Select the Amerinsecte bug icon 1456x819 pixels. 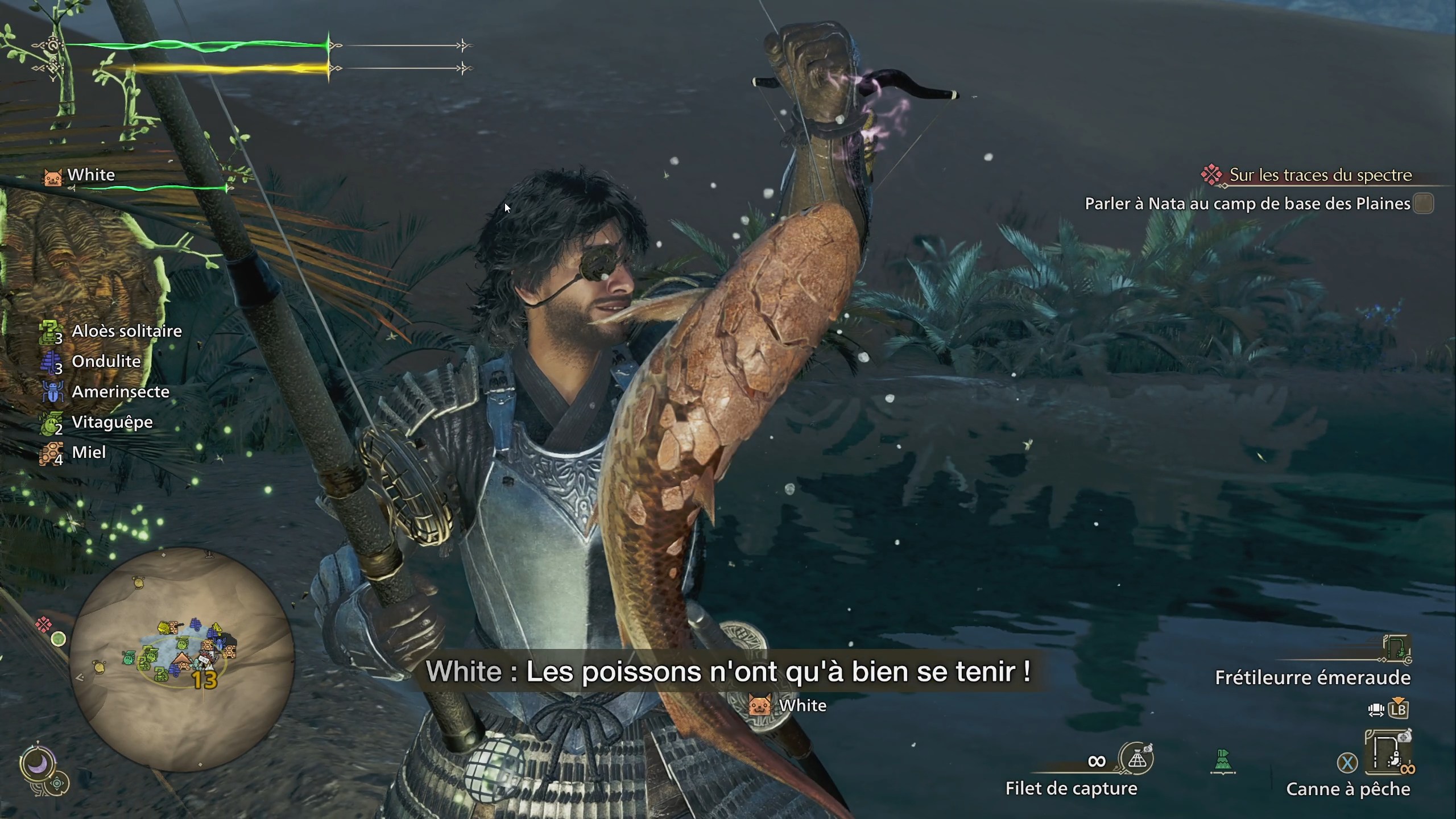click(x=53, y=391)
